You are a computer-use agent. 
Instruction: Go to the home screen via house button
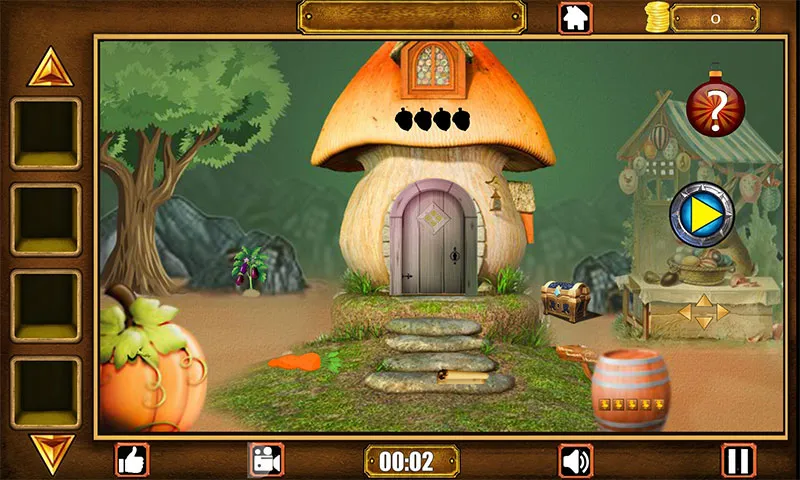coord(575,17)
